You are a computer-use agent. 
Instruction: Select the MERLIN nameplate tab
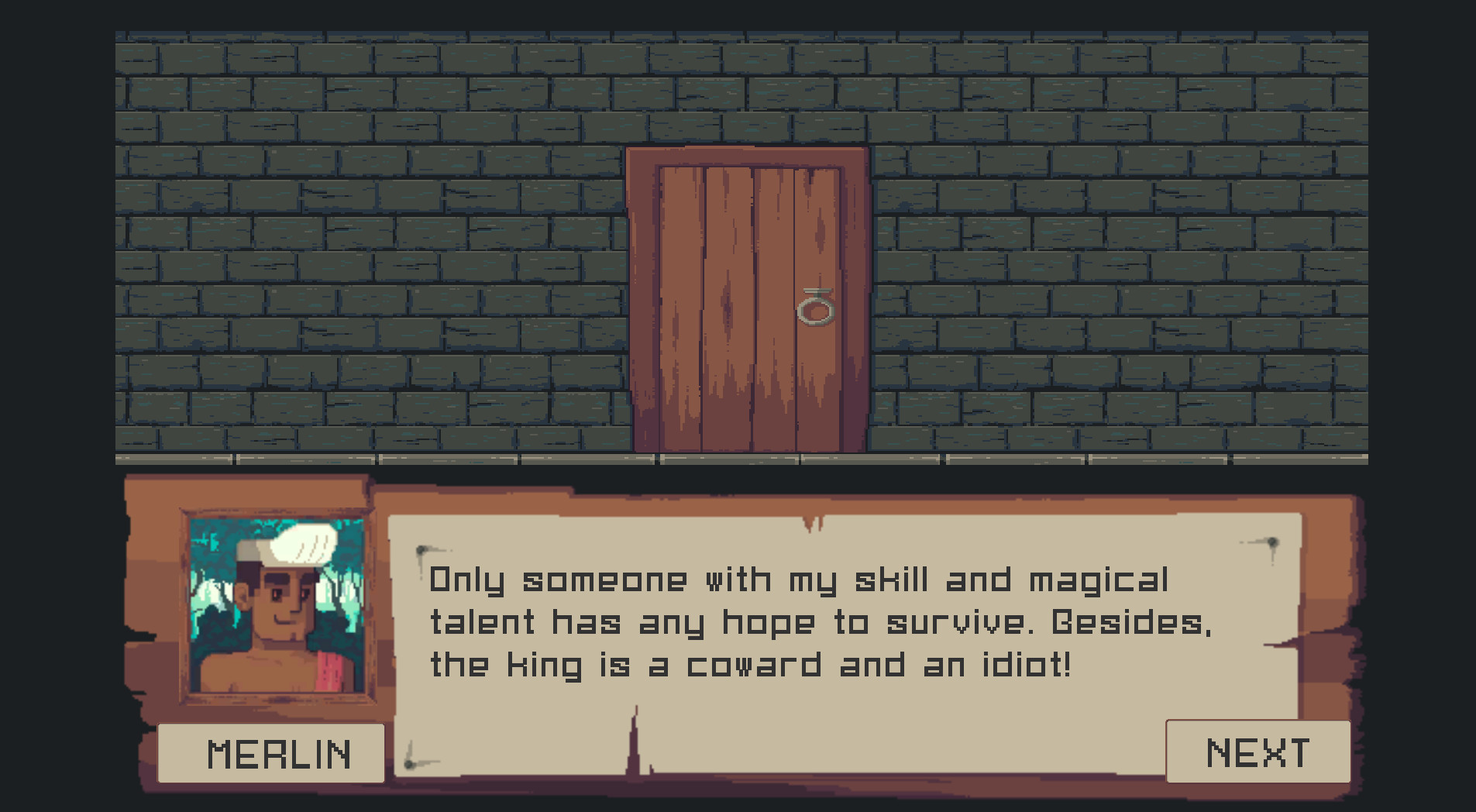273,750
